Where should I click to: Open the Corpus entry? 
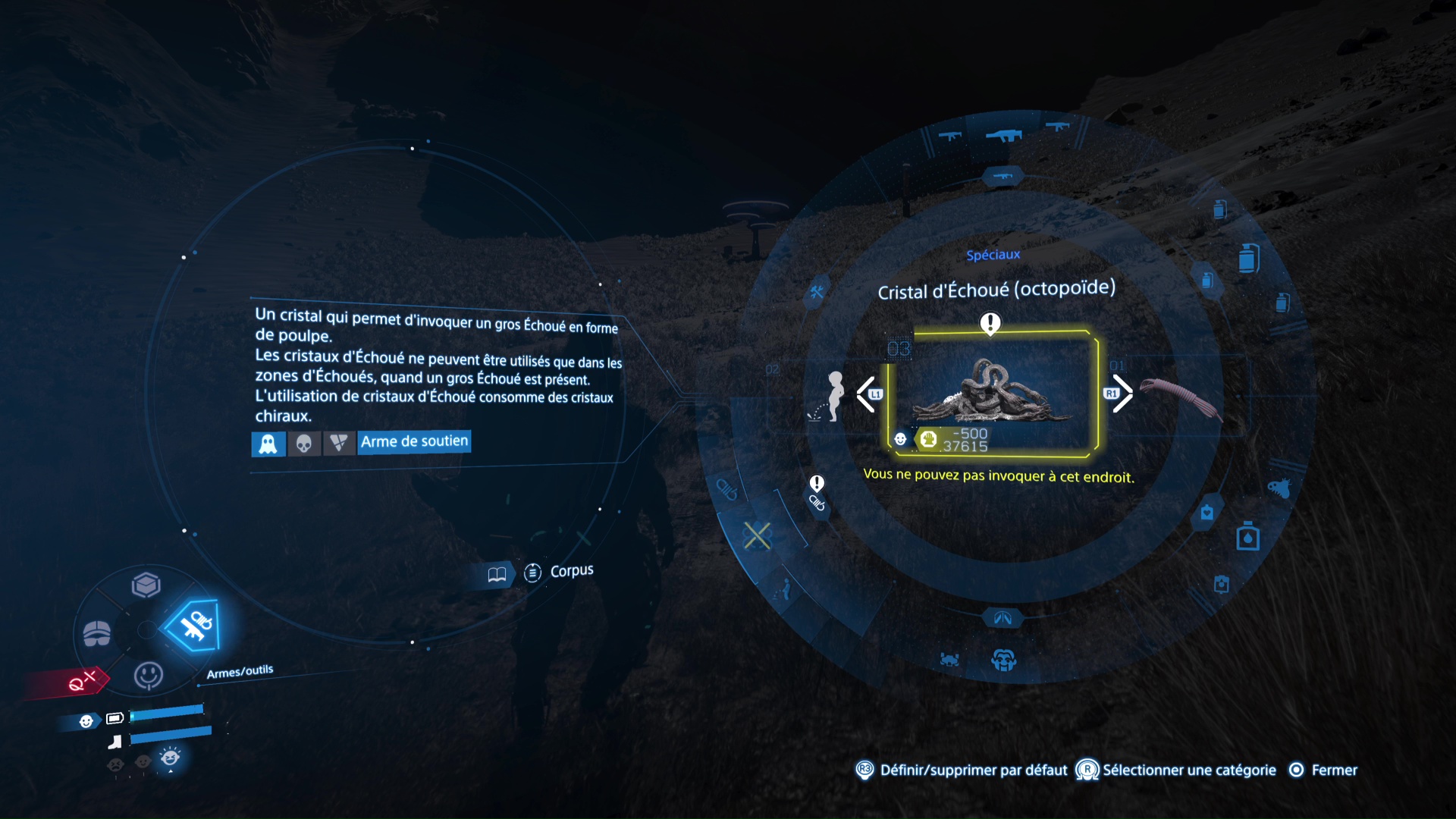coord(570,571)
